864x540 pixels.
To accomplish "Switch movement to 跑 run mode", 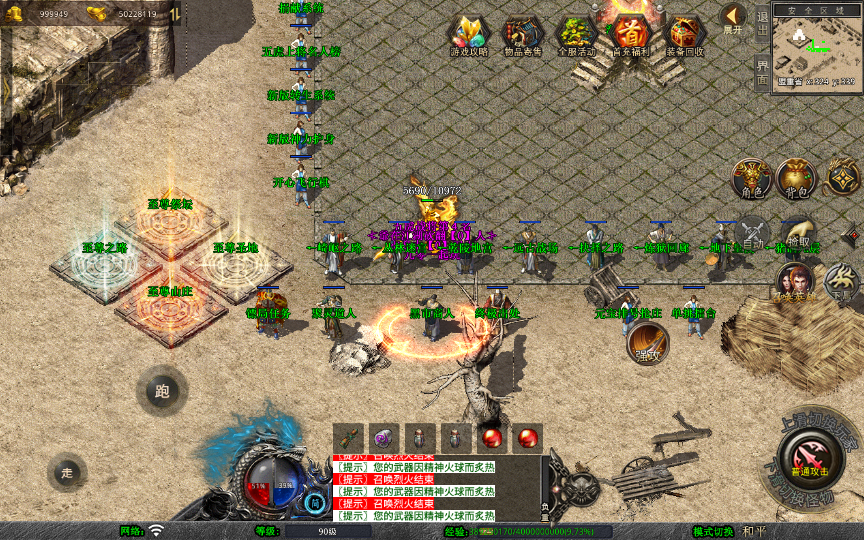I will click(162, 392).
